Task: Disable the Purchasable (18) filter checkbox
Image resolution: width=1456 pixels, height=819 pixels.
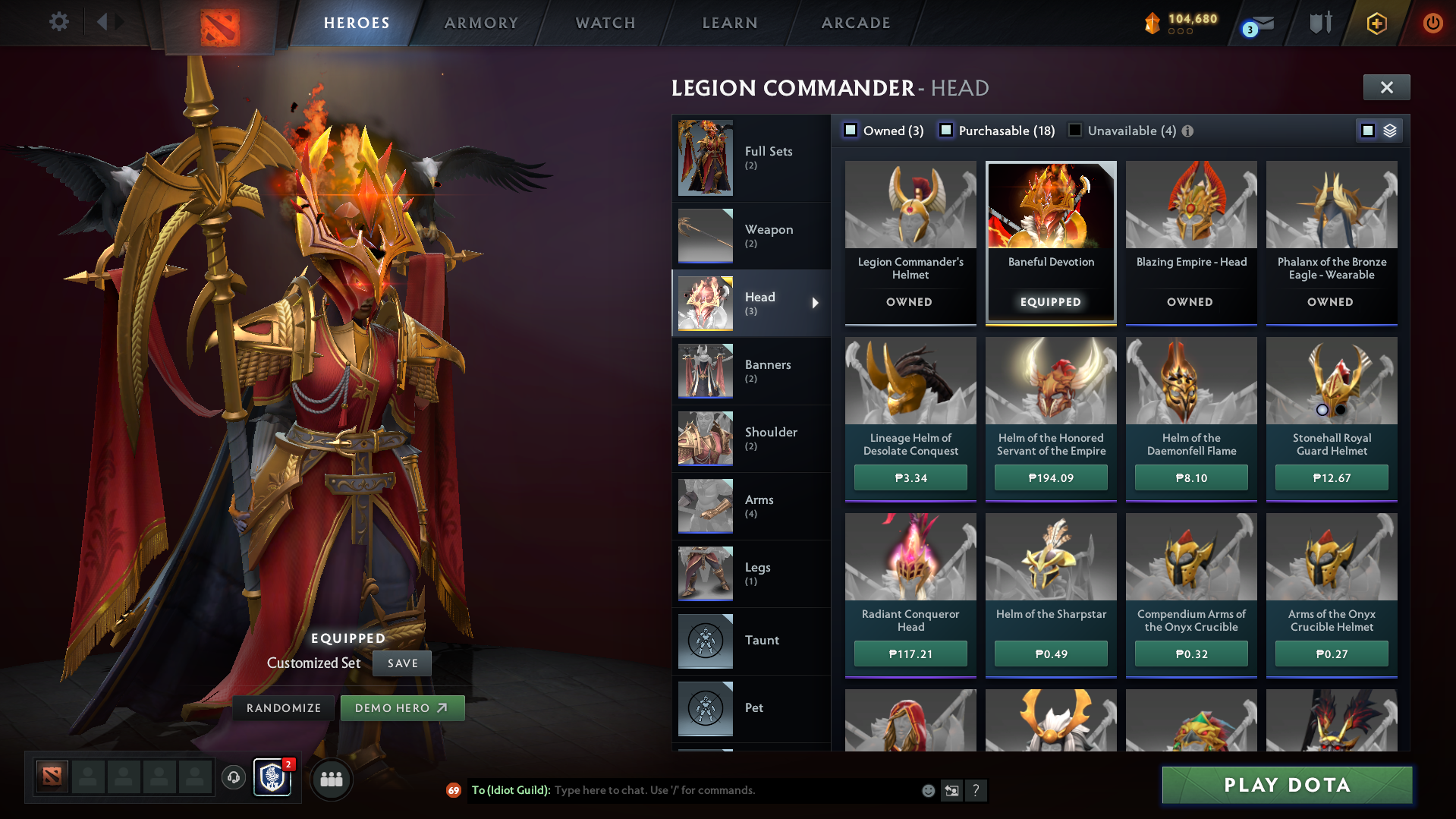Action: (946, 130)
